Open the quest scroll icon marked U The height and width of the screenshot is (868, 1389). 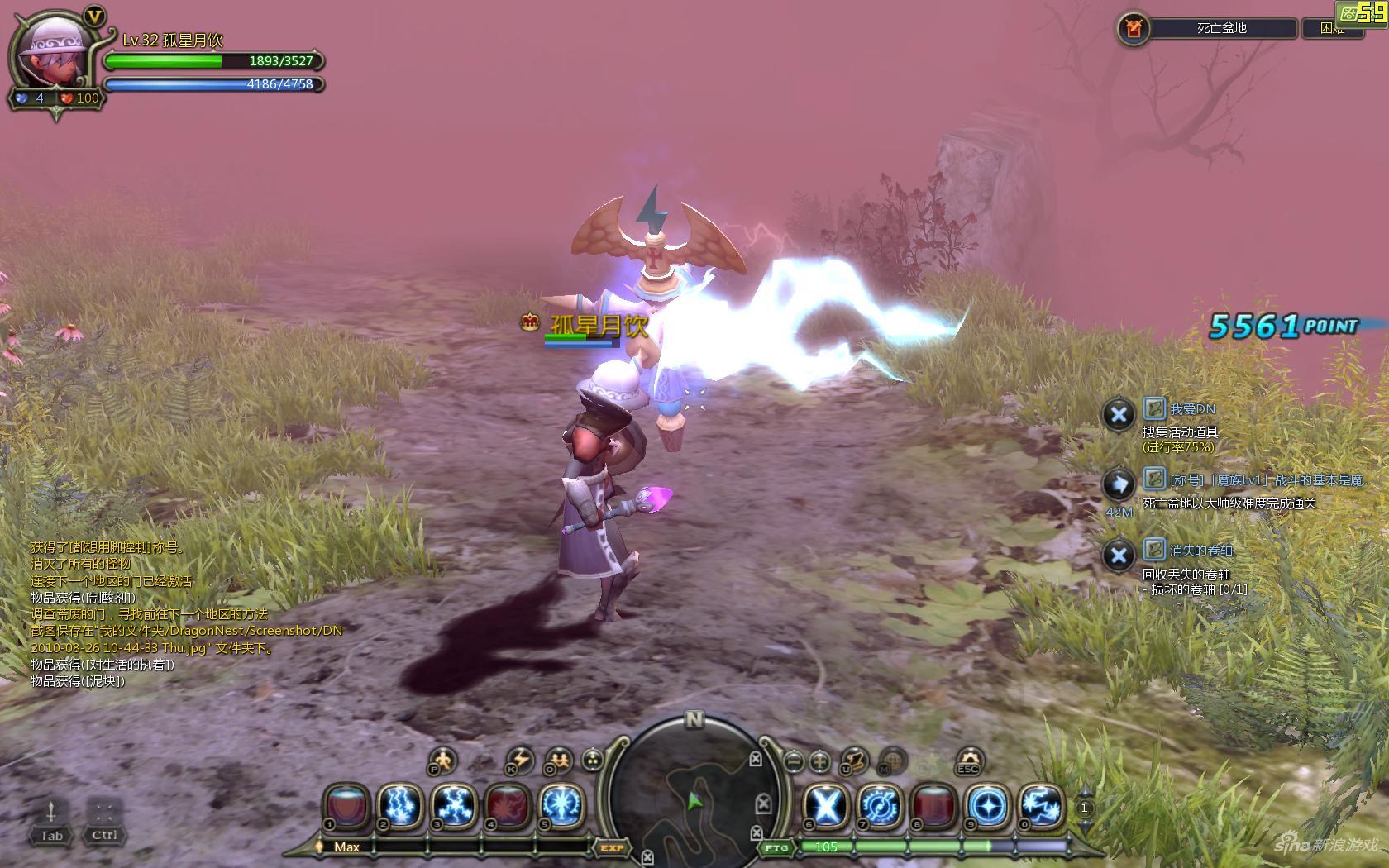click(x=854, y=760)
